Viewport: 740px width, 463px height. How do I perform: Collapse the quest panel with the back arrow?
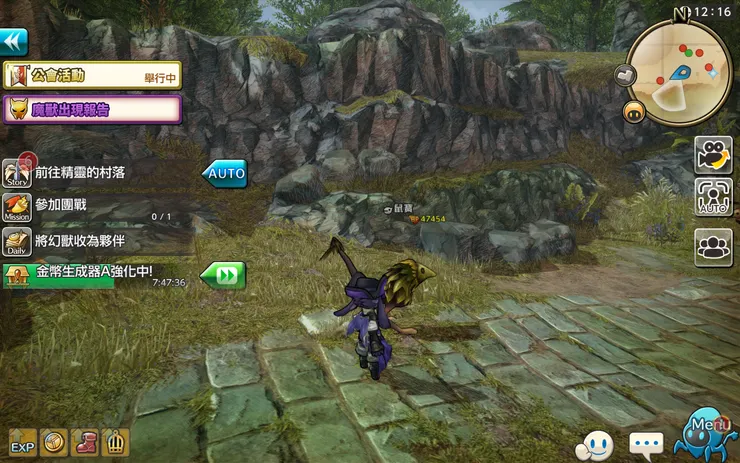pyautogui.click(x=13, y=42)
